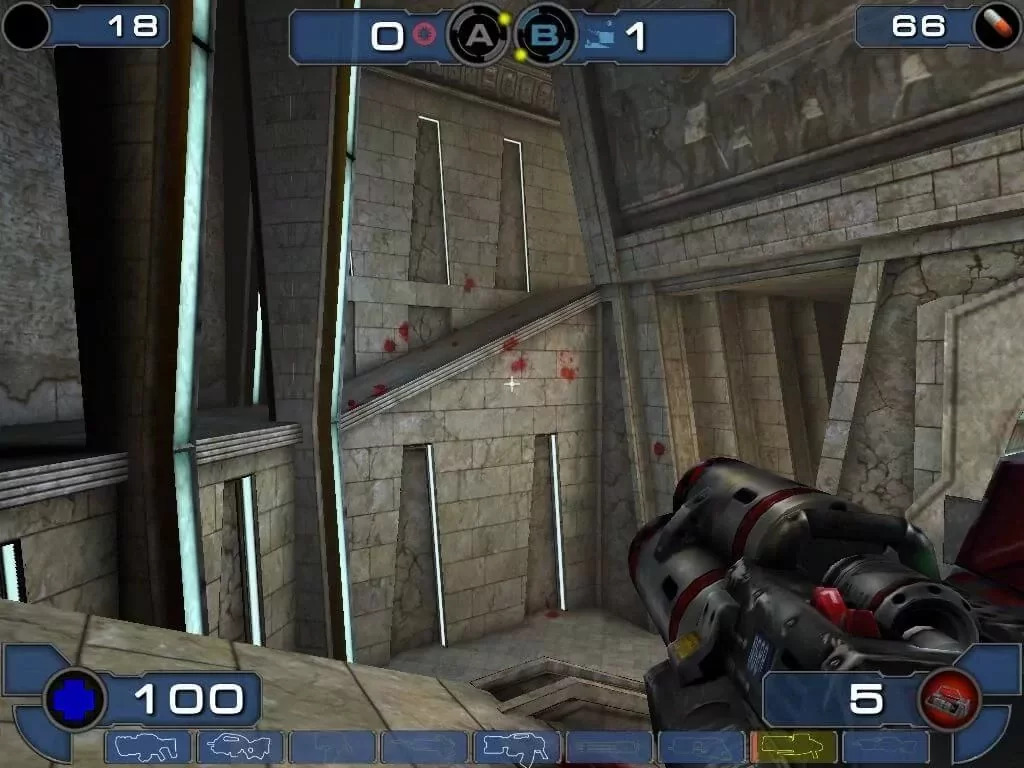The width and height of the screenshot is (1024, 768).
Task: Select the link gun weapon slot
Action: 516,747
